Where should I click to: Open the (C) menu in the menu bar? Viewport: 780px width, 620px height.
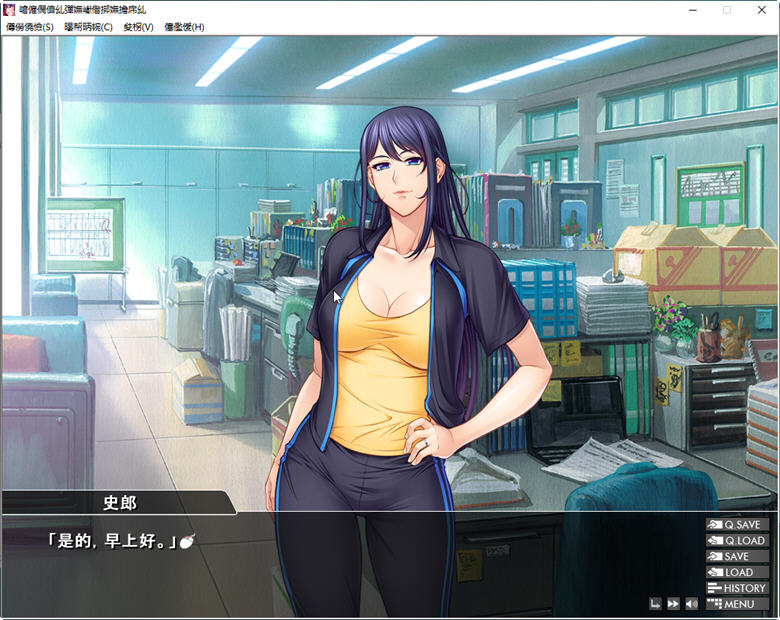(89, 27)
